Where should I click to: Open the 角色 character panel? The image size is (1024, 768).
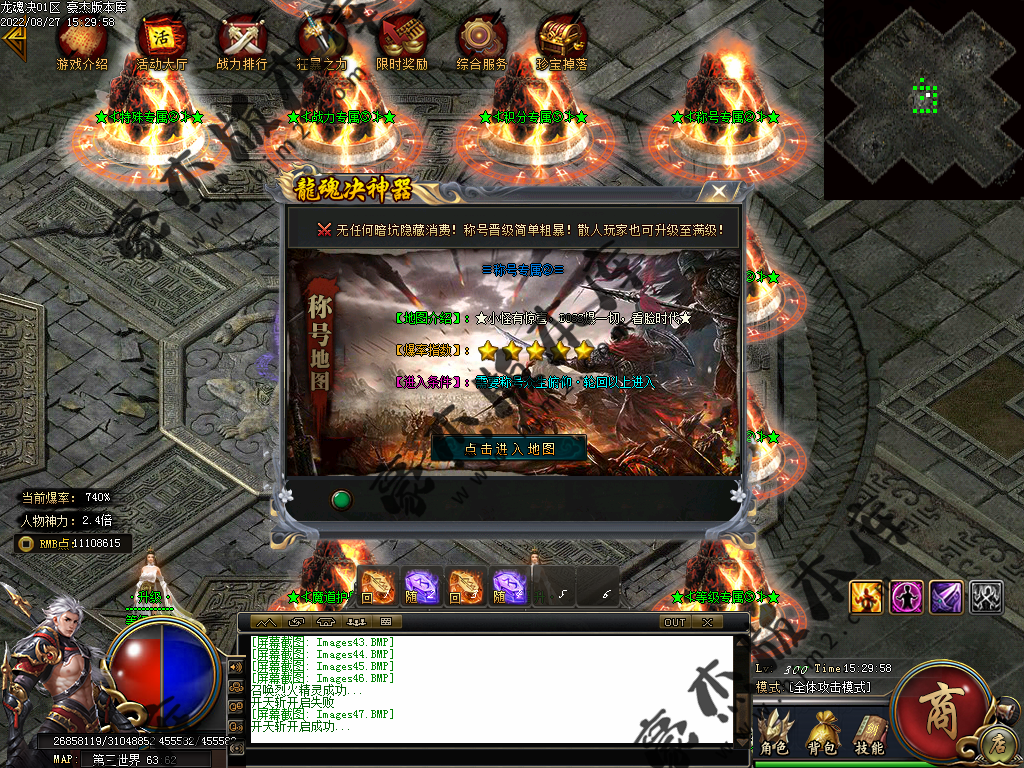pyautogui.click(x=774, y=735)
